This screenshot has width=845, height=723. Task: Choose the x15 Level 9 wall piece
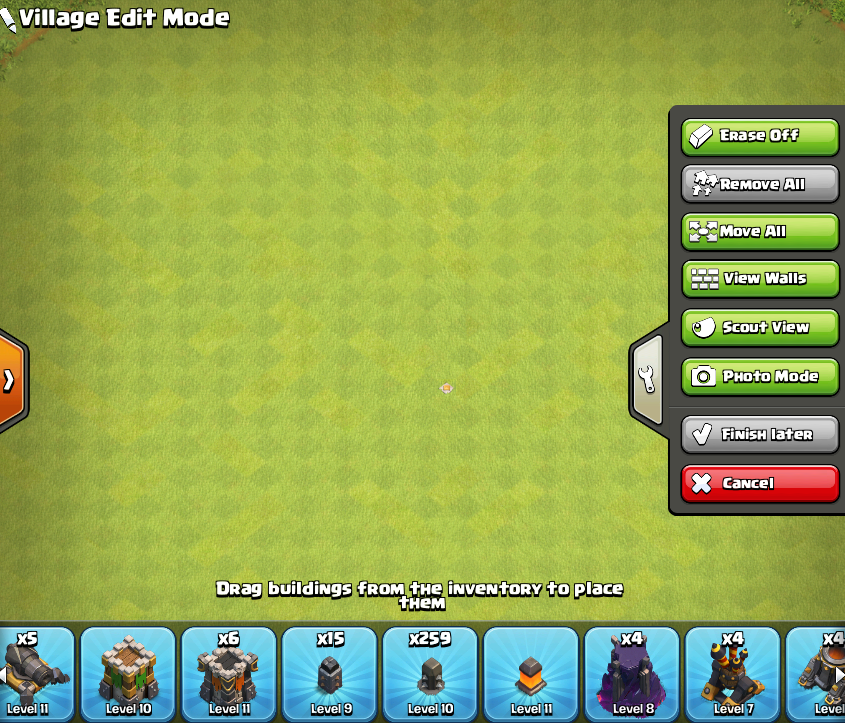click(x=330, y=672)
